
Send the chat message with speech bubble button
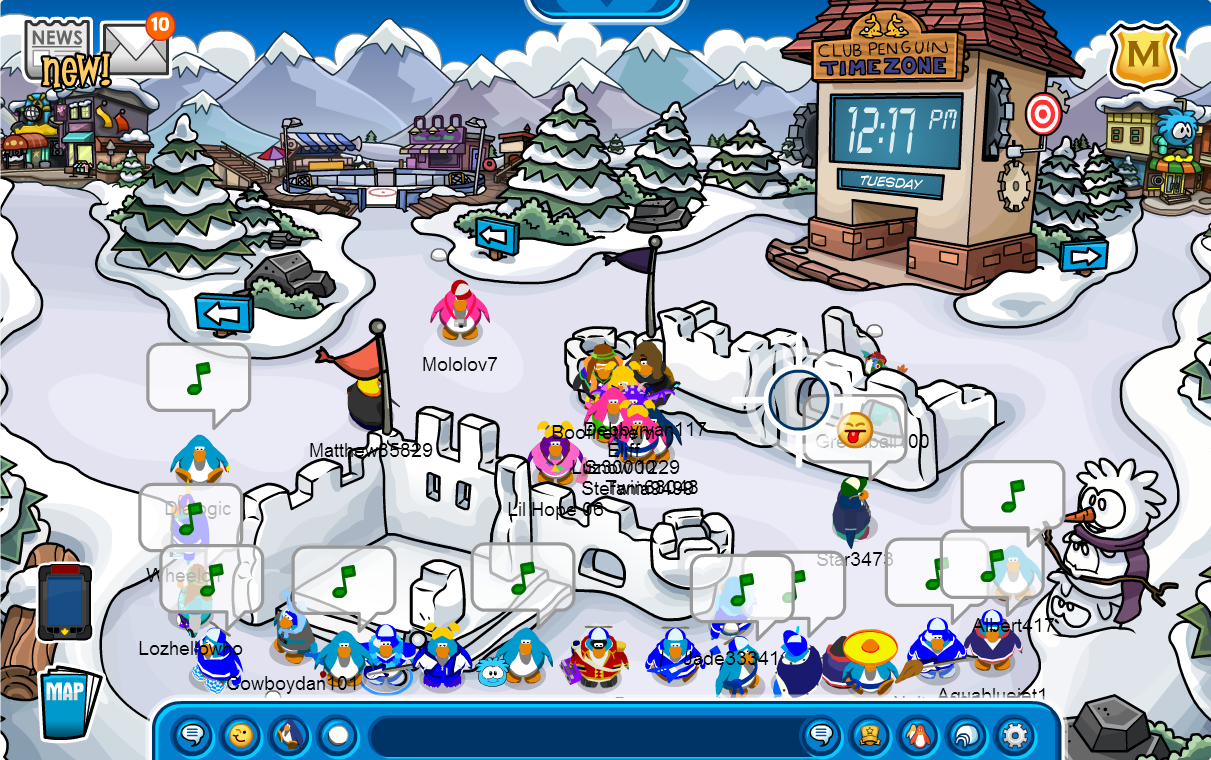point(821,737)
